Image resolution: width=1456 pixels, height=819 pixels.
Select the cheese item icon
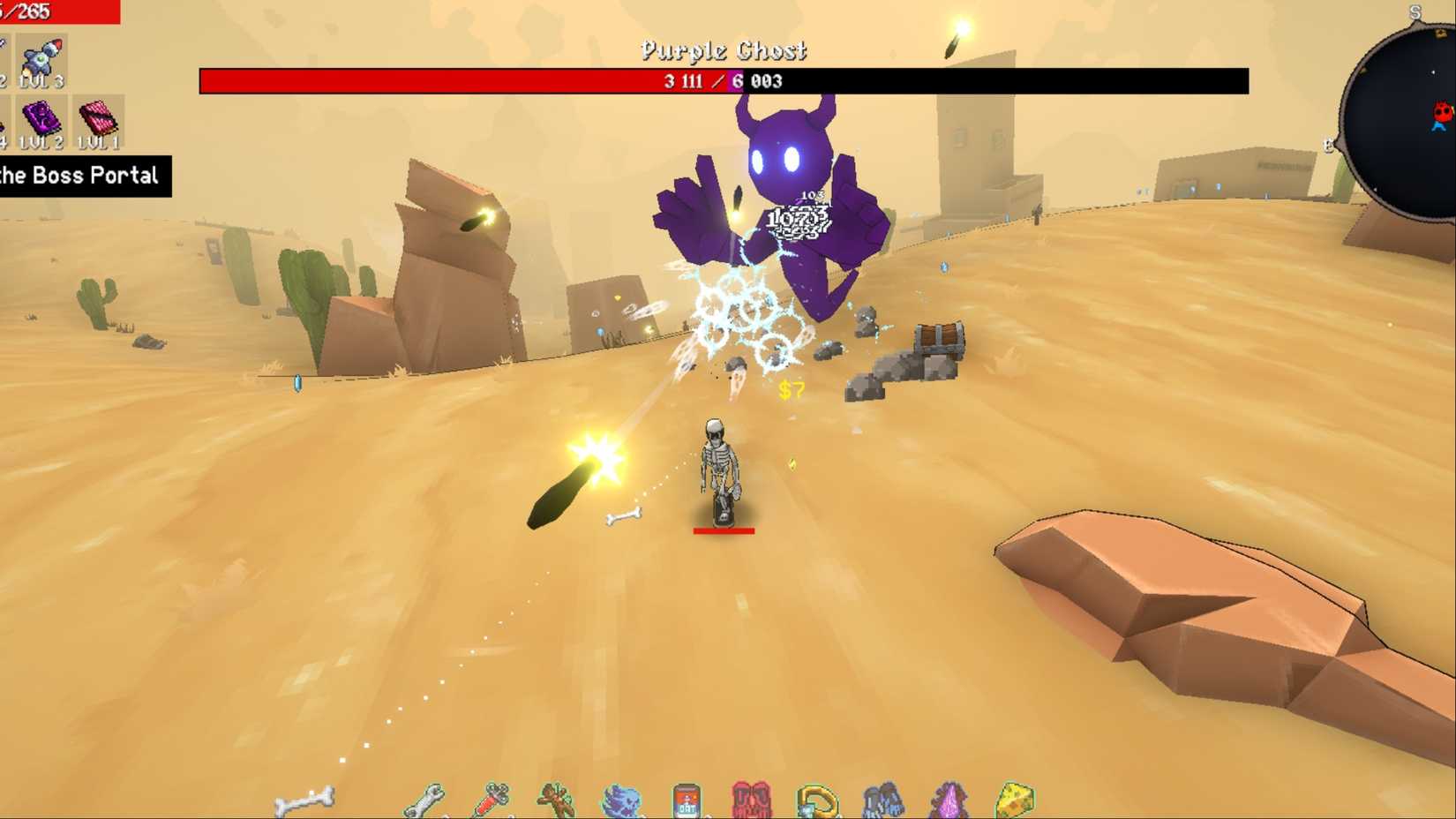coord(1017,799)
